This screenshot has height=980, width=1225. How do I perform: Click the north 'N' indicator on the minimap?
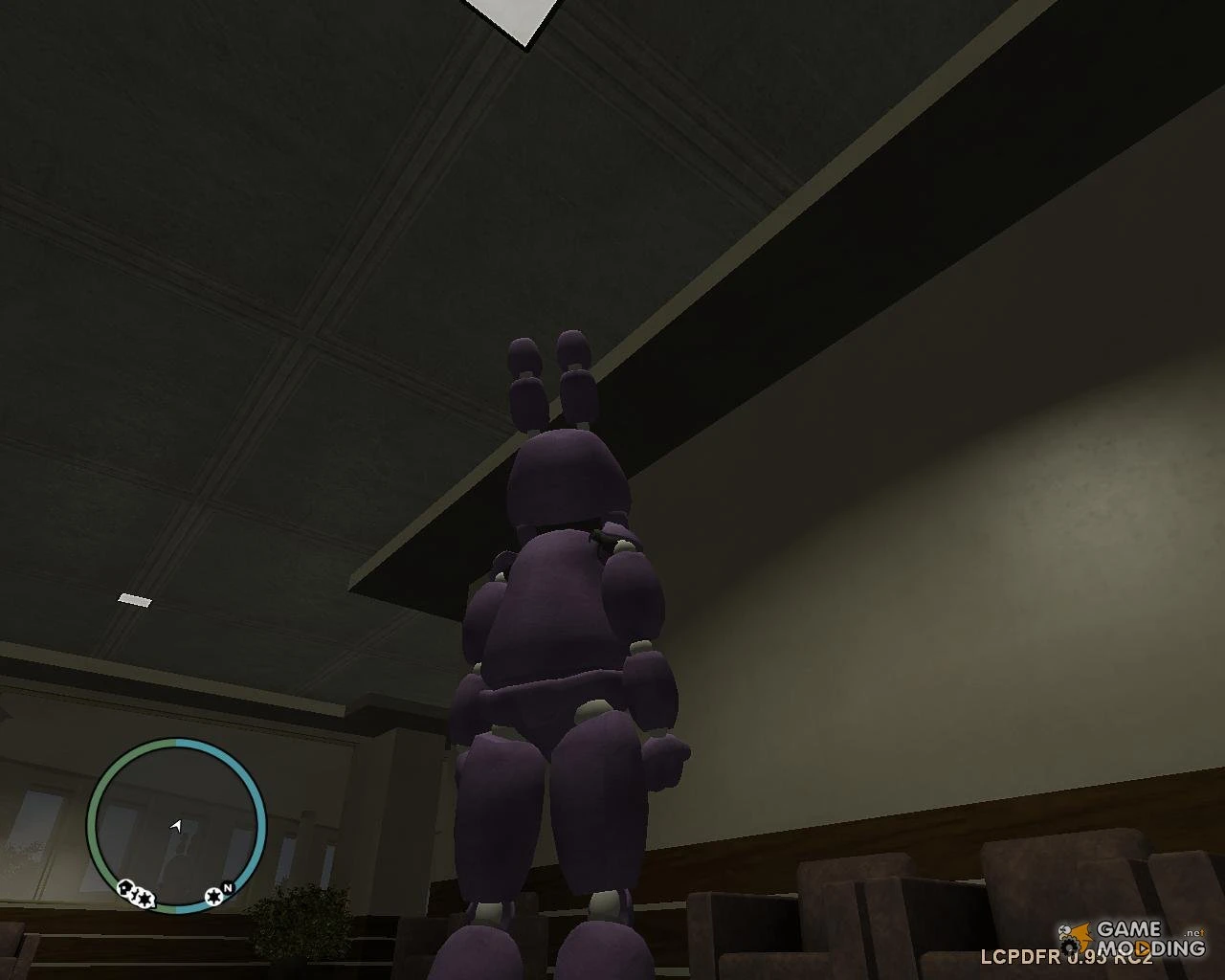coord(228,887)
